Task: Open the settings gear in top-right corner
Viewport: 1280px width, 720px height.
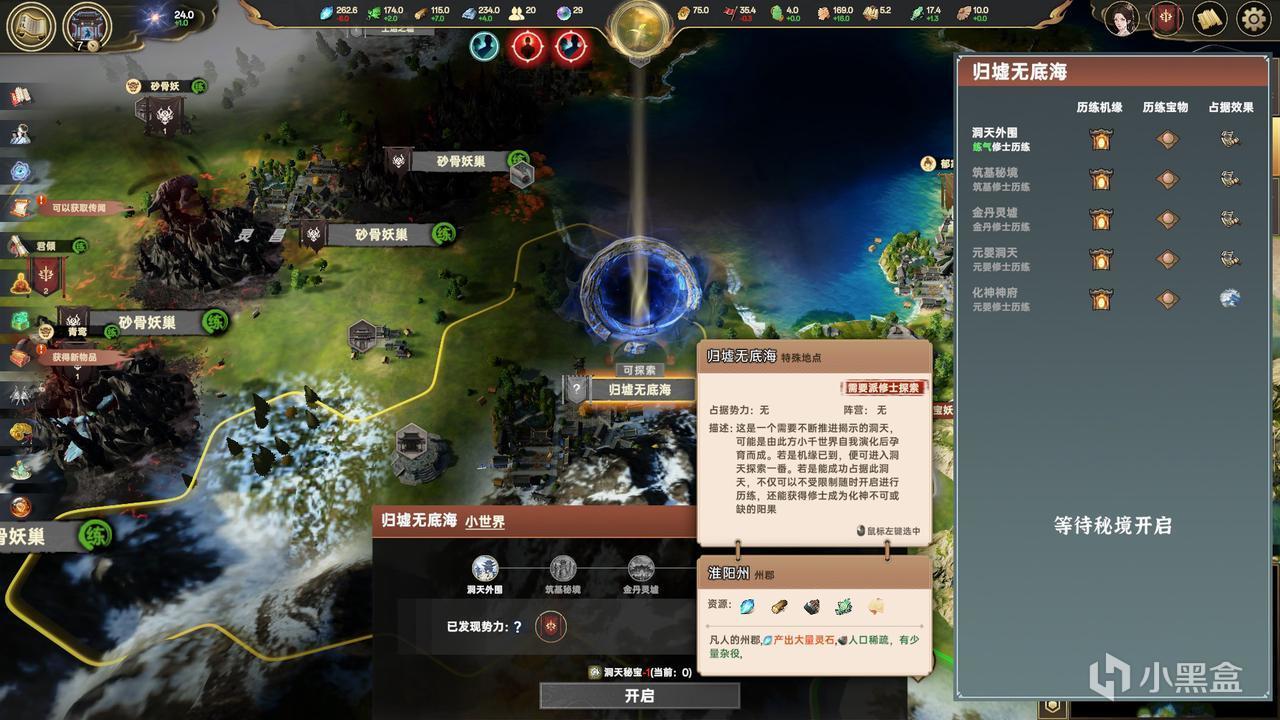Action: [x=1252, y=18]
